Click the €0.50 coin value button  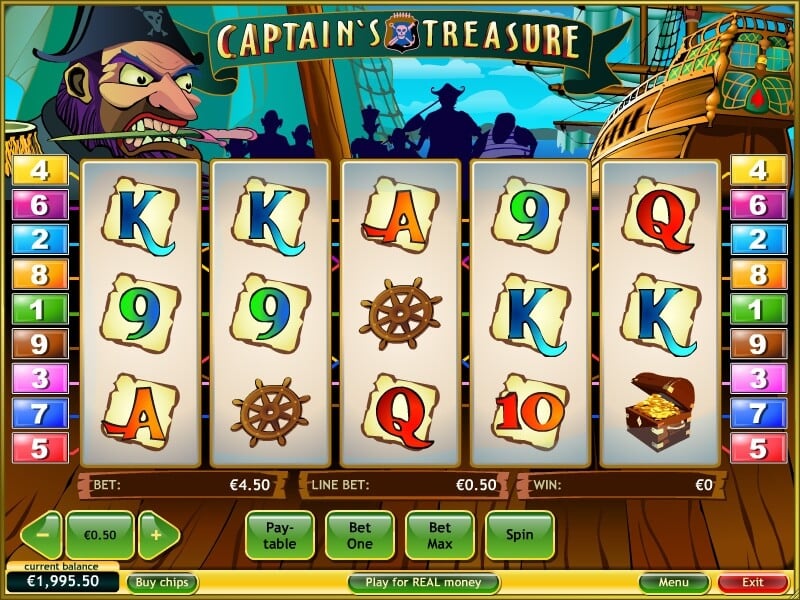pos(99,535)
